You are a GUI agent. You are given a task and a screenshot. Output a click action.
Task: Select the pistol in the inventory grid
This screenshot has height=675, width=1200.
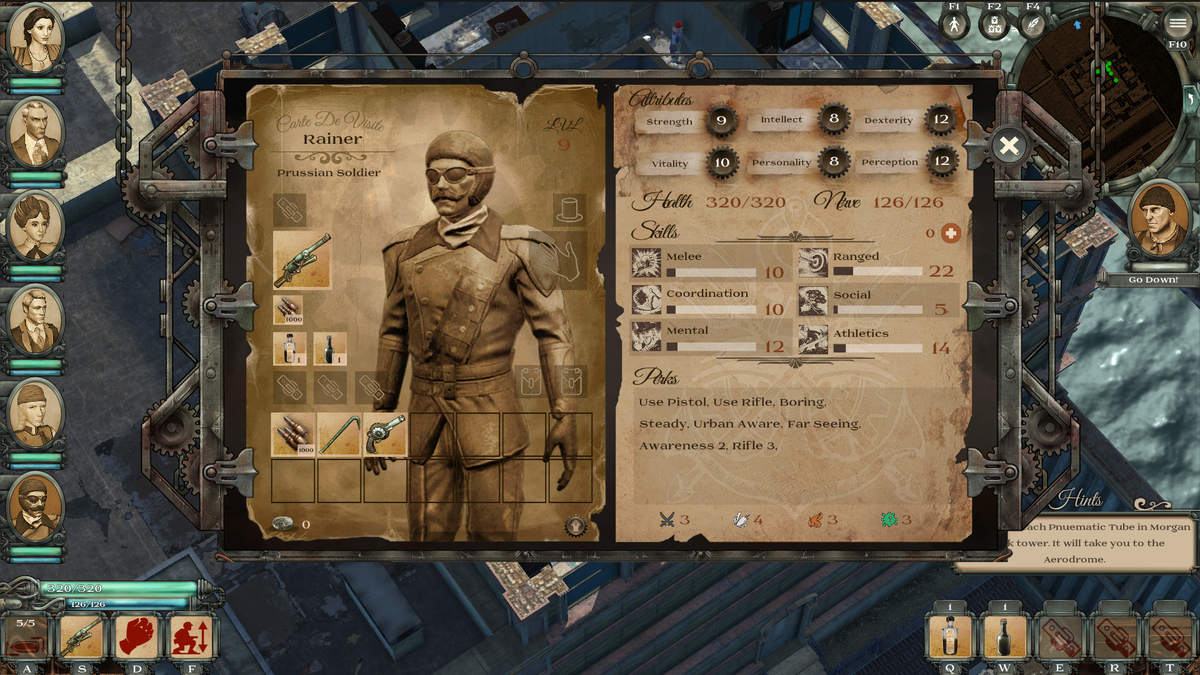[x=385, y=435]
